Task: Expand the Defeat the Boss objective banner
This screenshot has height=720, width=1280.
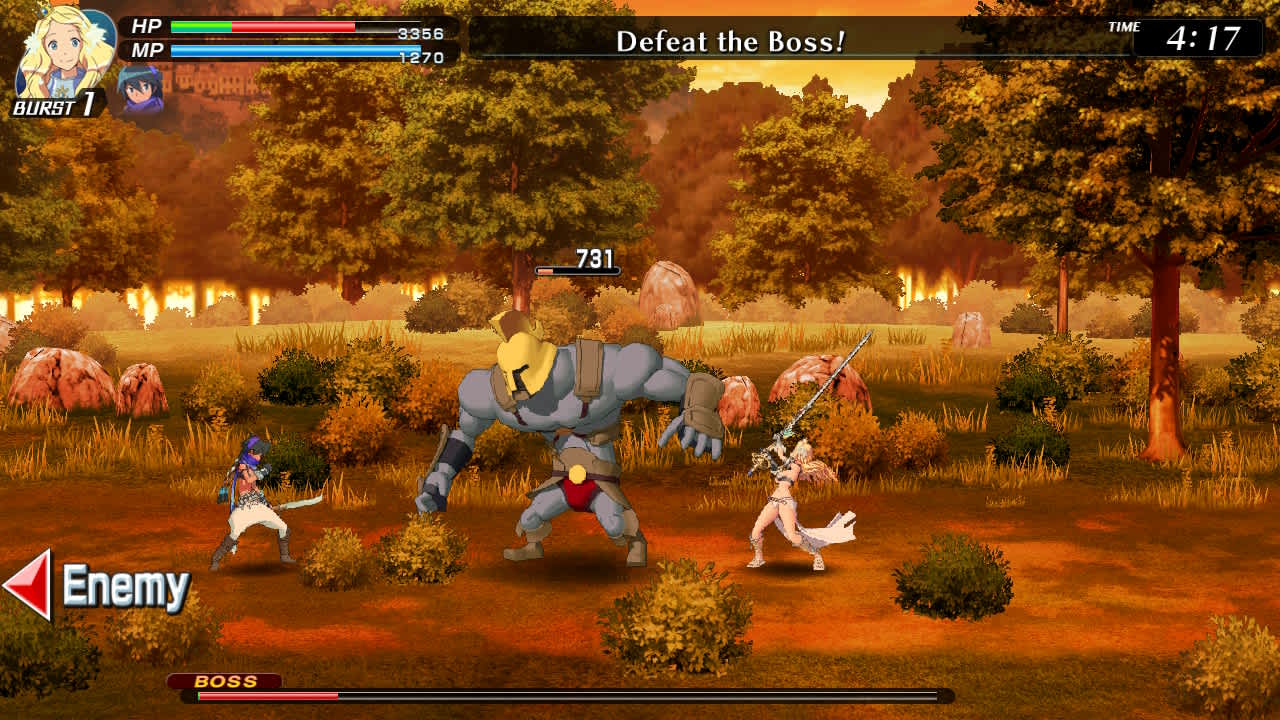Action: (x=730, y=42)
